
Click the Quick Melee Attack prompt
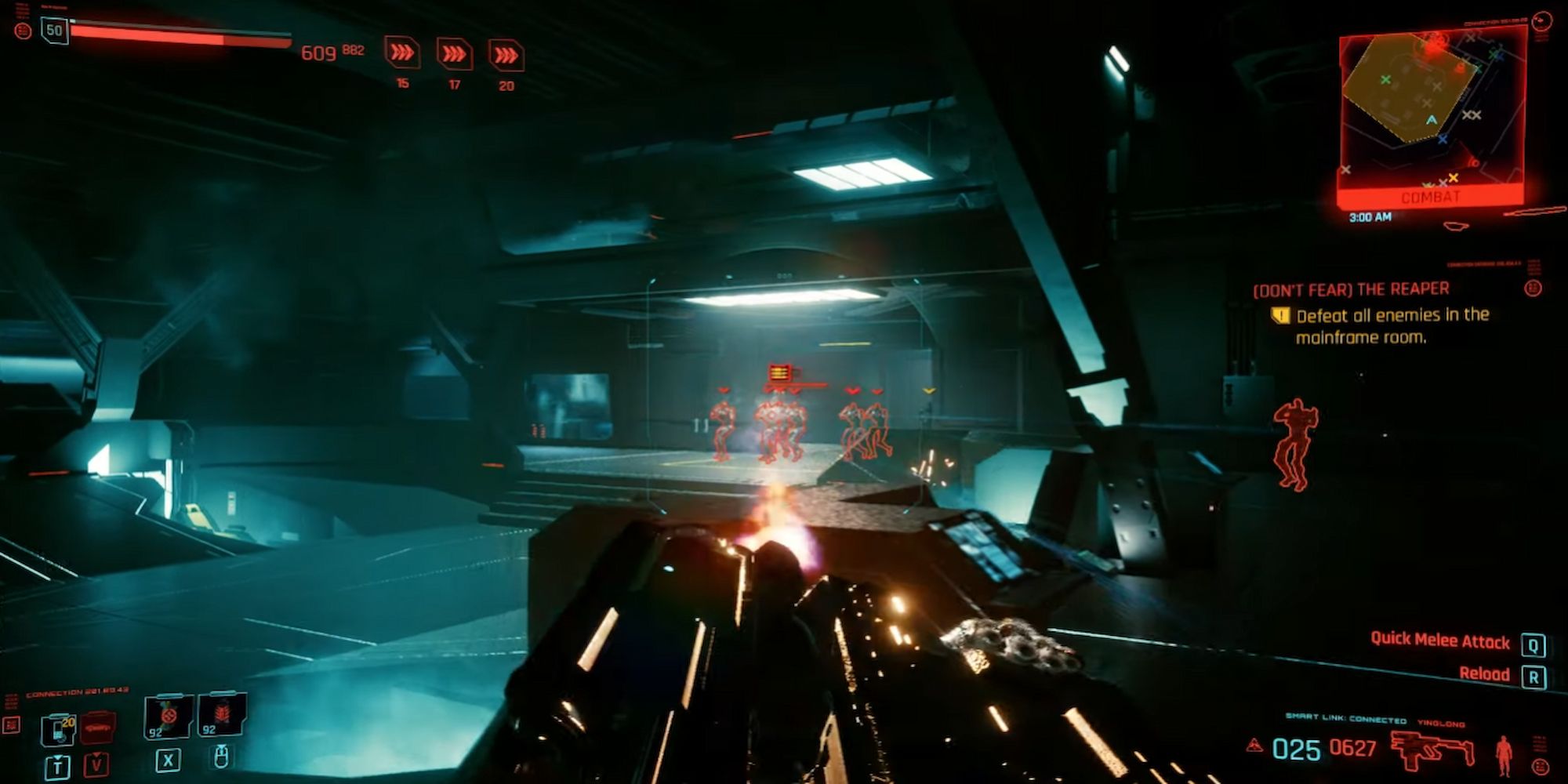(1440, 642)
